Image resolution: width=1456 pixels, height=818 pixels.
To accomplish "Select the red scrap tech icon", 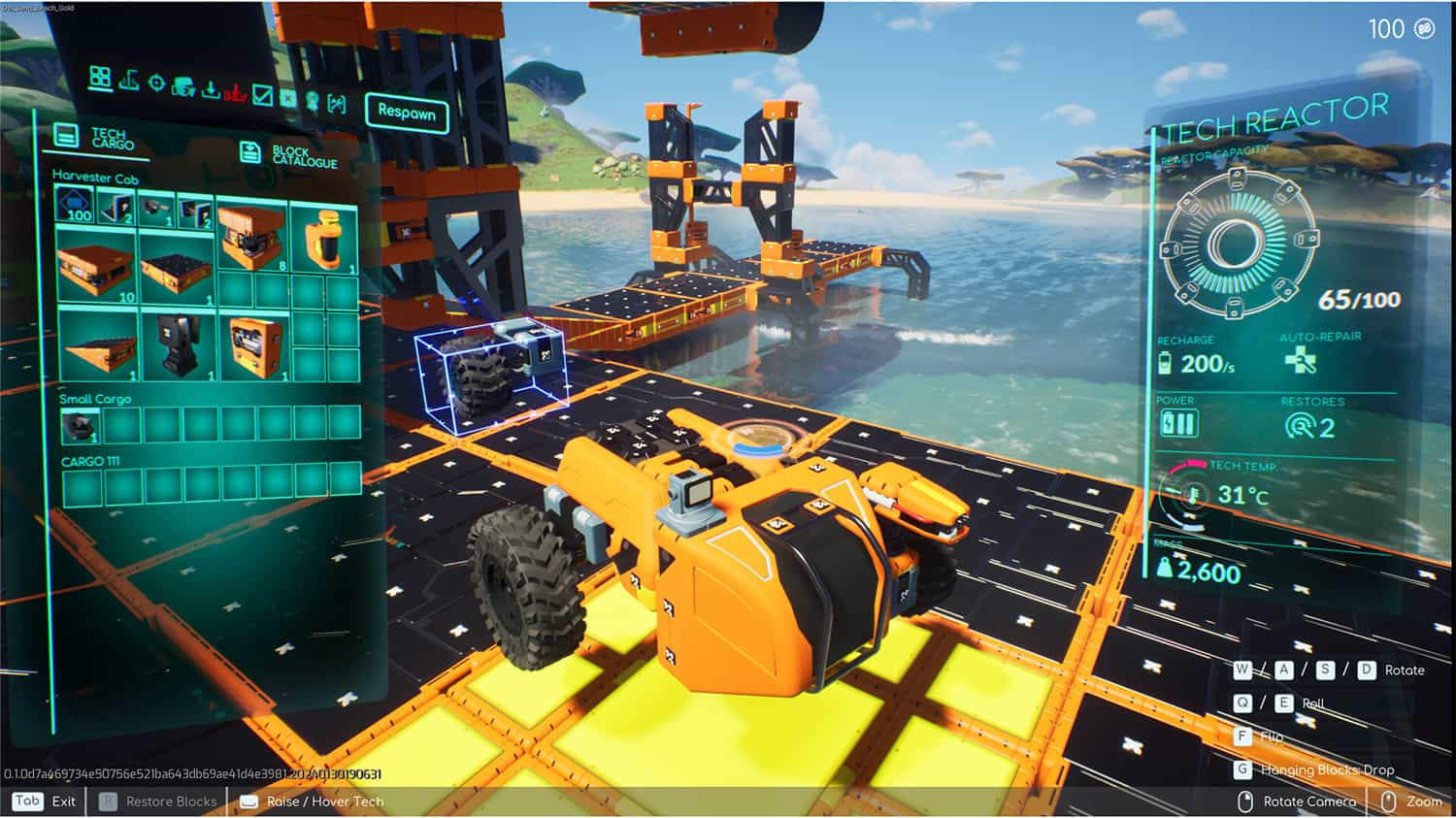I will 236,92.
